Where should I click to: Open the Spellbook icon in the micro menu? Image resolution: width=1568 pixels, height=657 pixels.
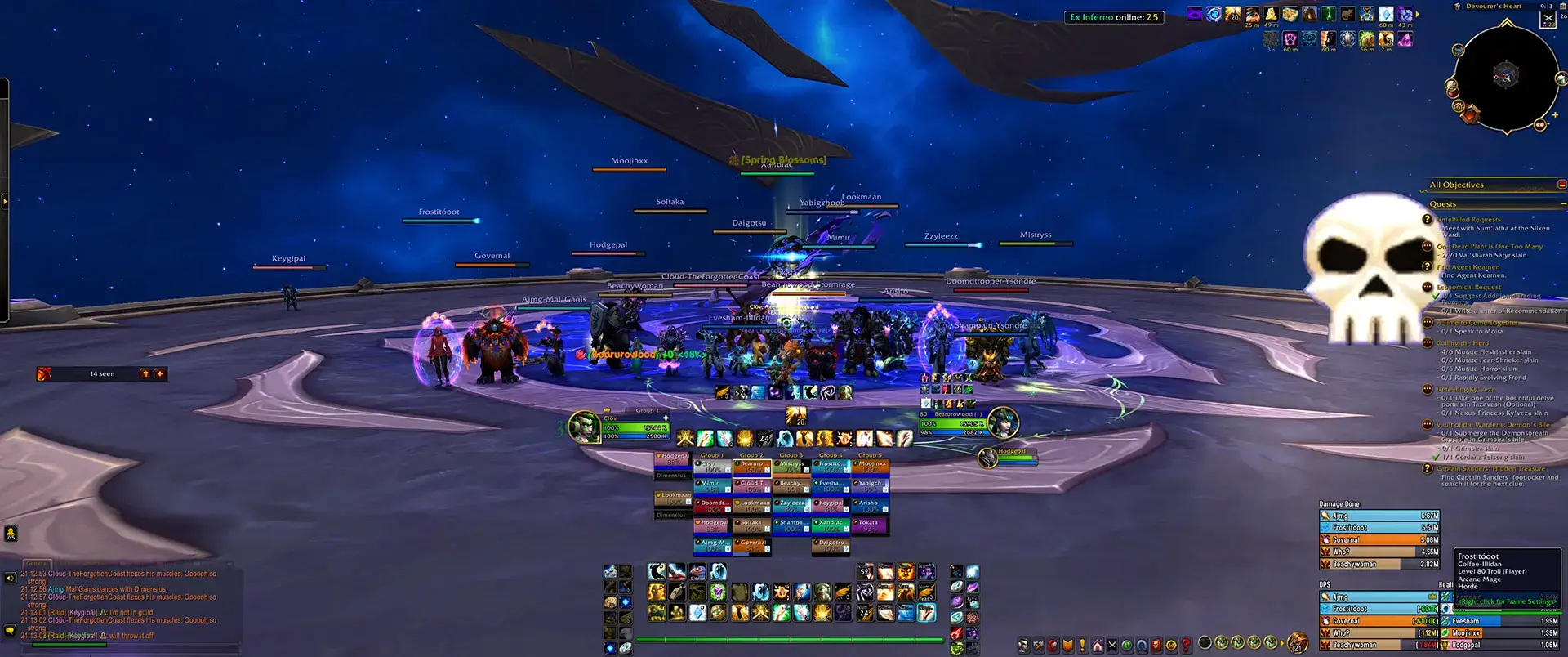pyautogui.click(x=1052, y=644)
